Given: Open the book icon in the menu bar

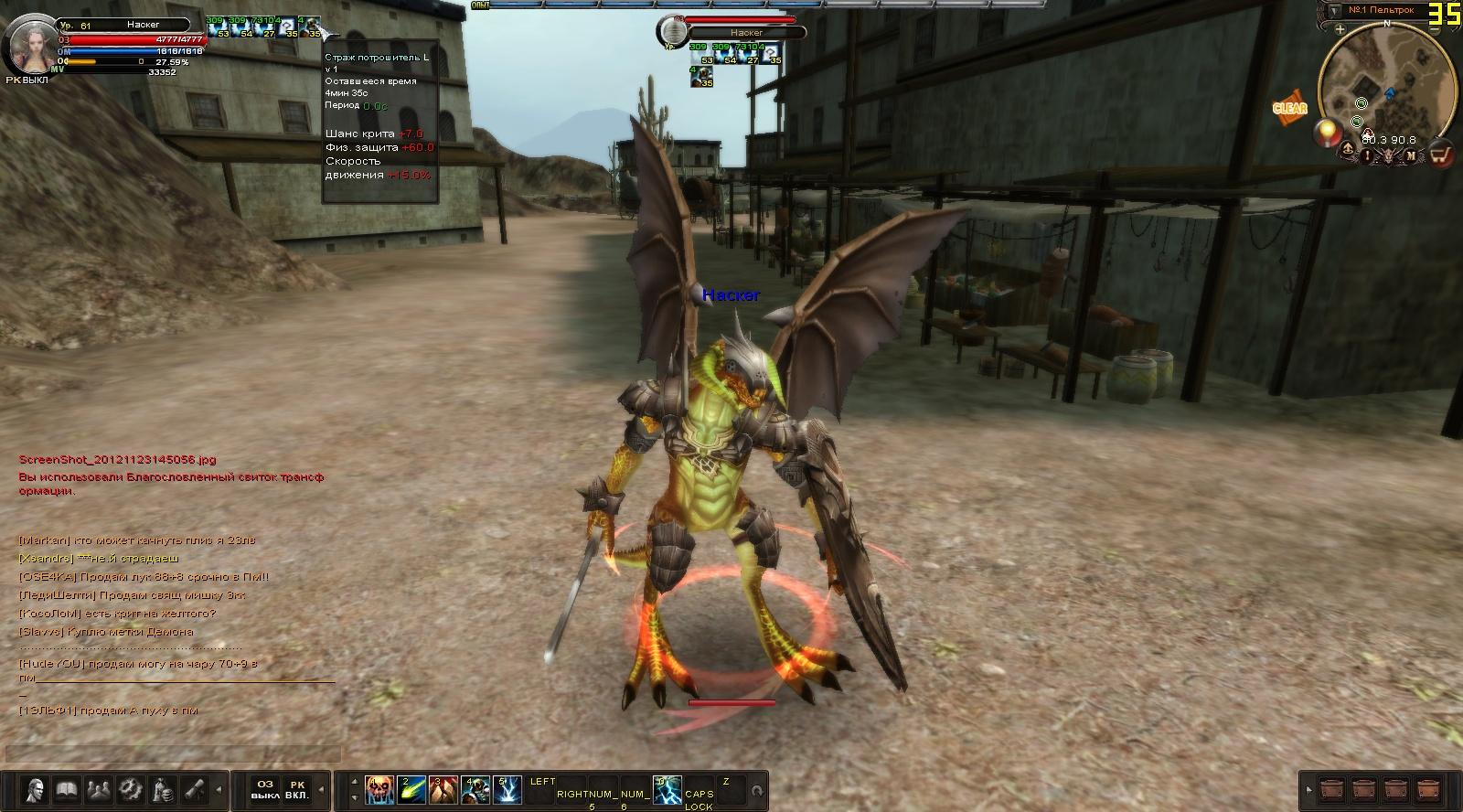Looking at the screenshot, I should coord(66,789).
